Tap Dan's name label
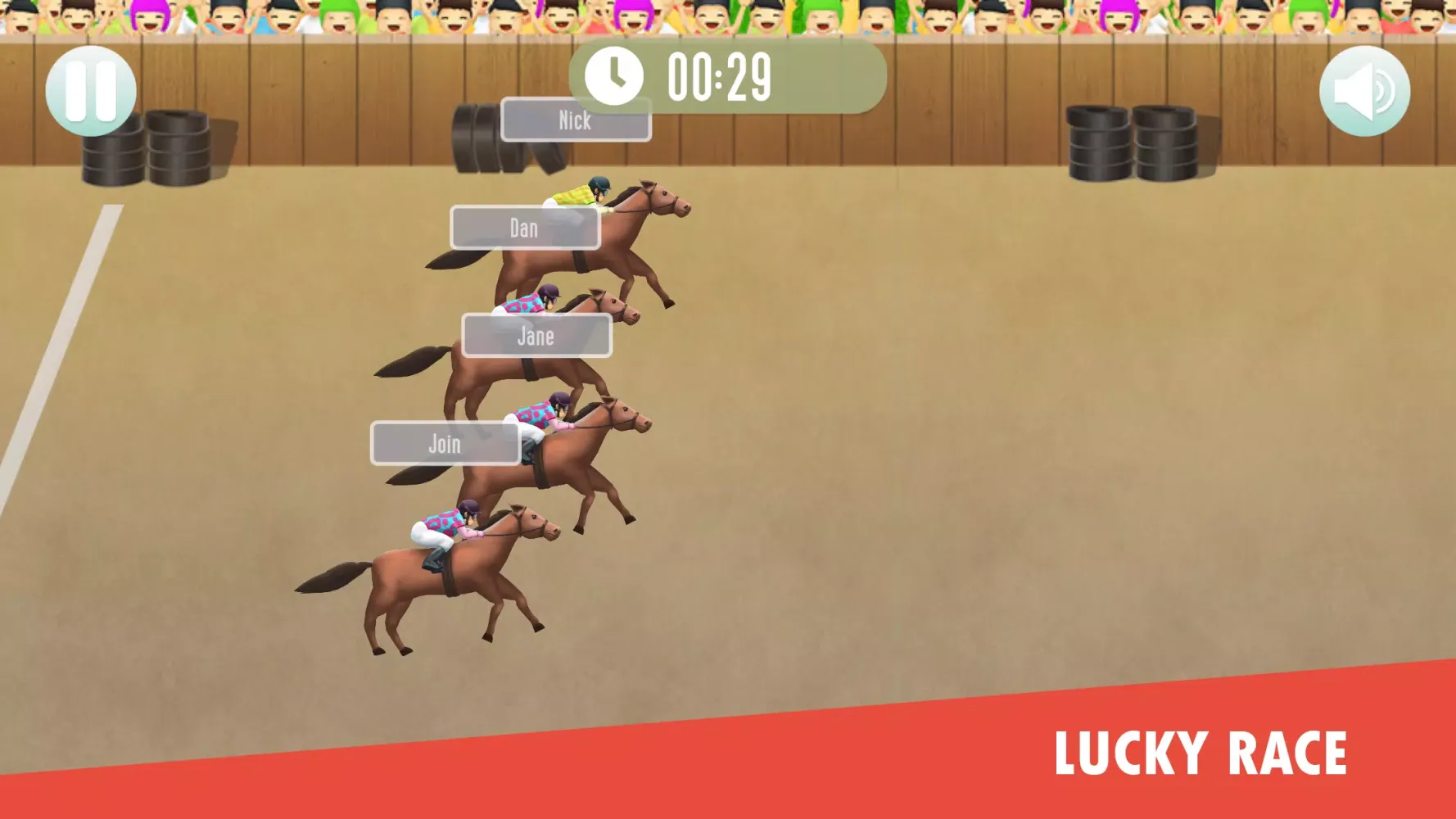 pyautogui.click(x=524, y=229)
